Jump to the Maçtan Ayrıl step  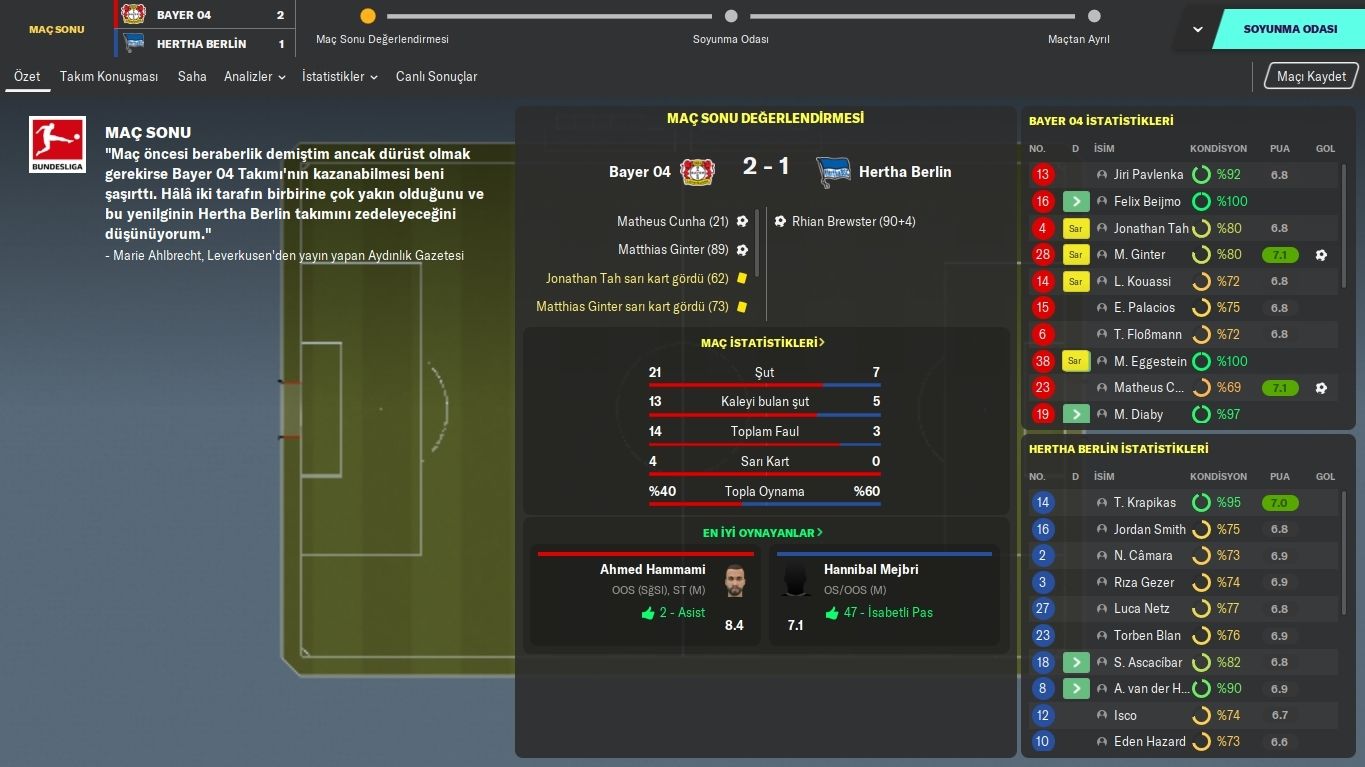coord(1093,17)
